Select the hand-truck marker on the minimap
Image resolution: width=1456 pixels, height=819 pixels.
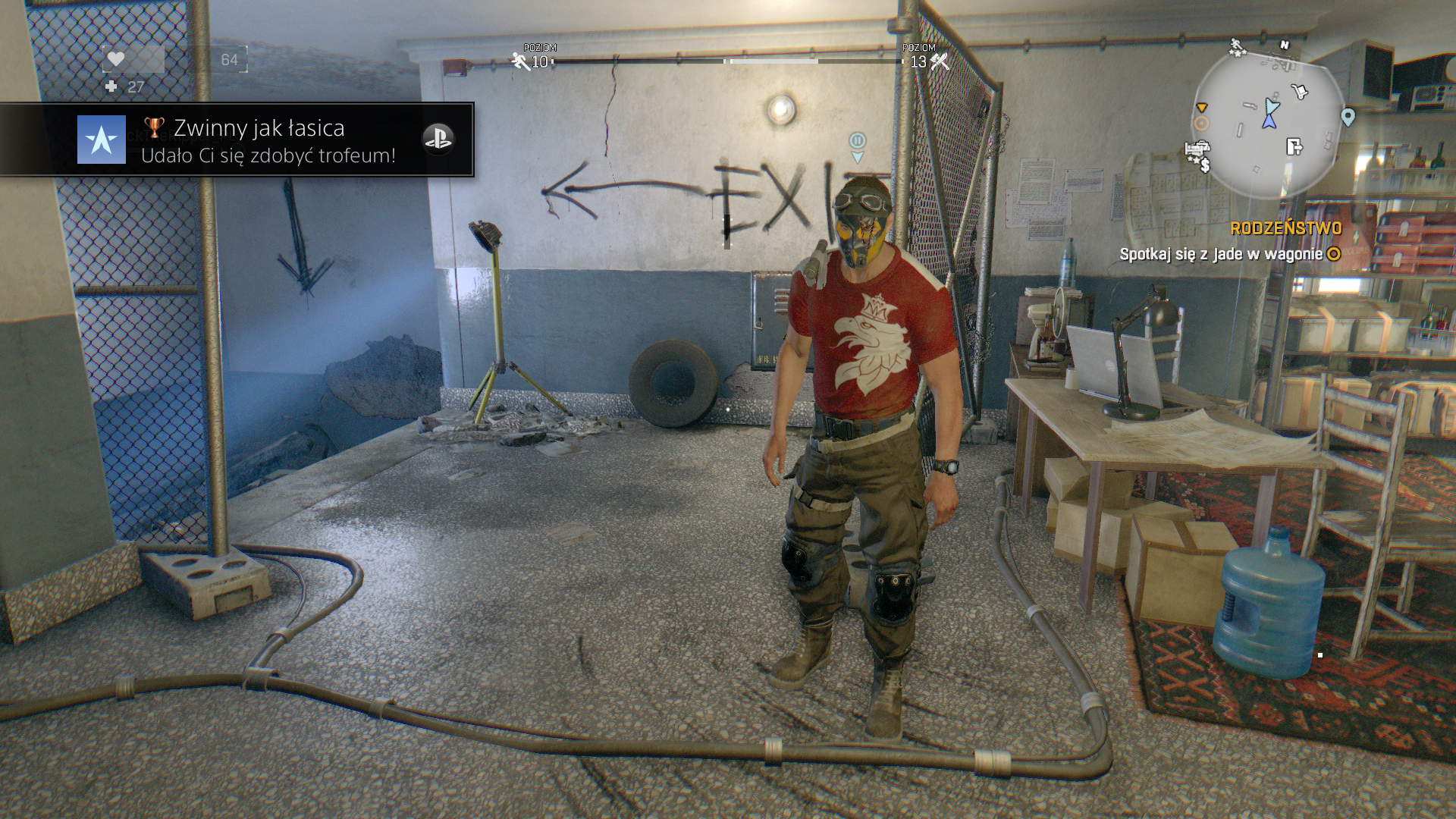click(1299, 92)
